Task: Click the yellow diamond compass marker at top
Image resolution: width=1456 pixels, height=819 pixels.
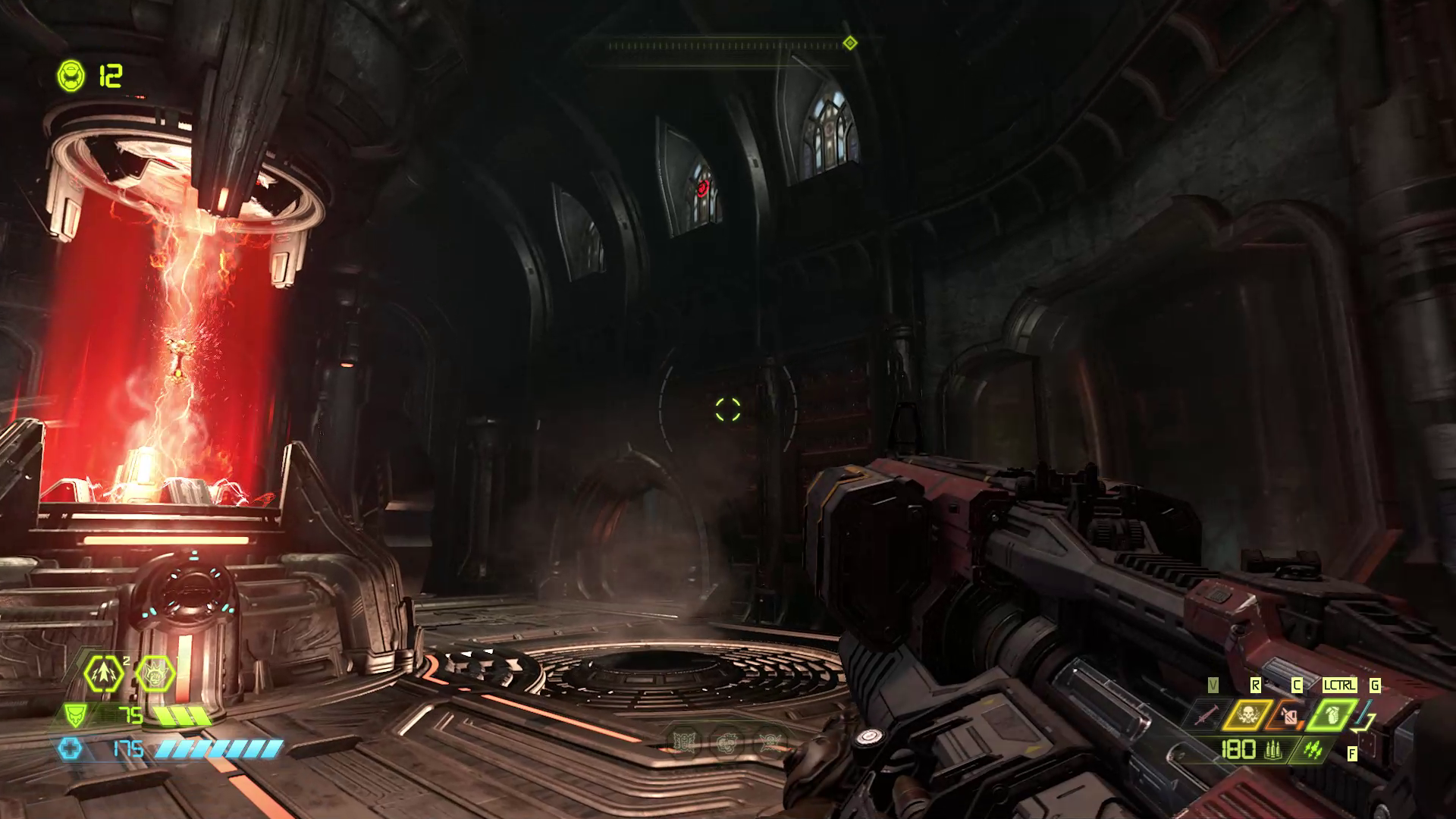Action: click(849, 42)
